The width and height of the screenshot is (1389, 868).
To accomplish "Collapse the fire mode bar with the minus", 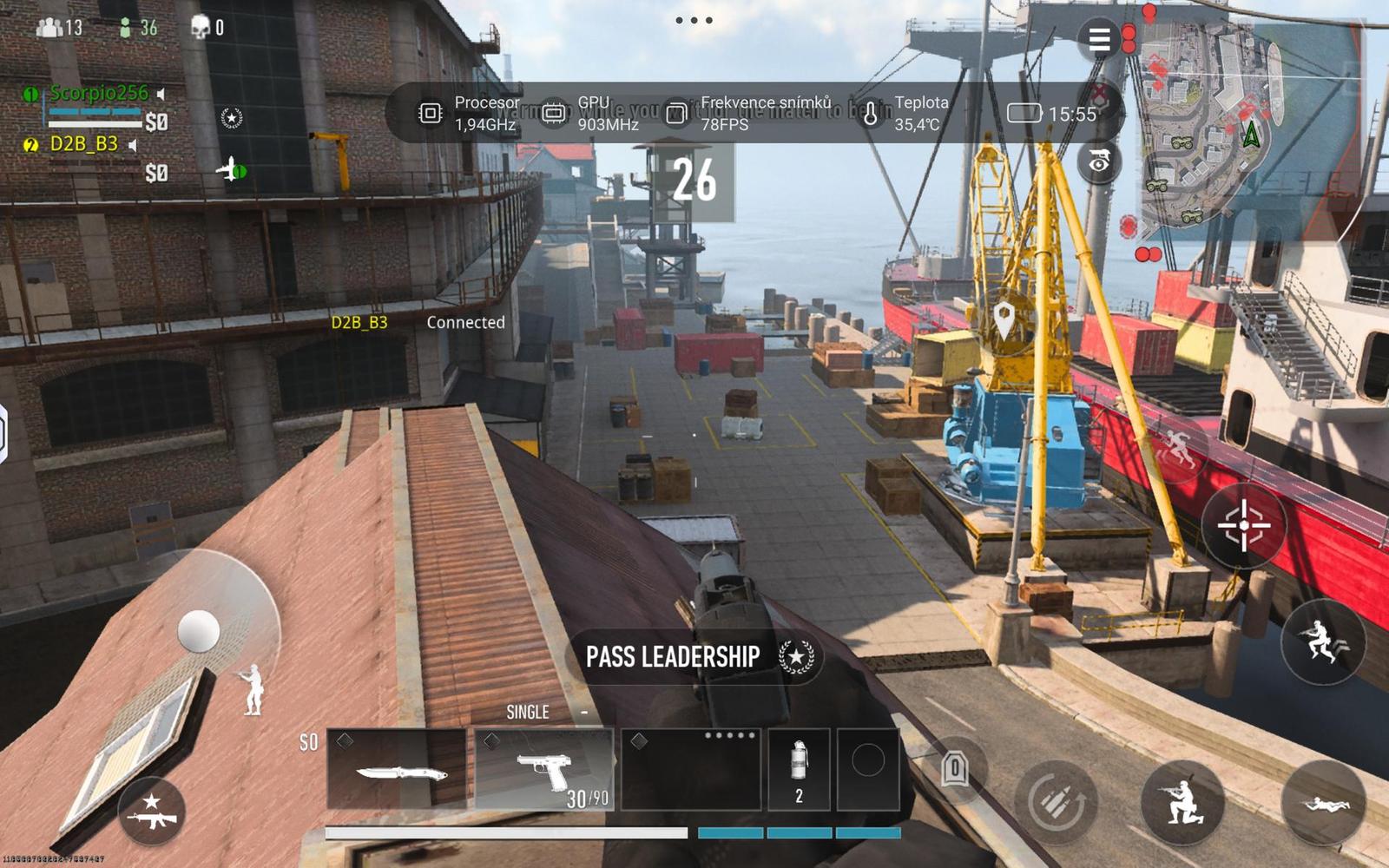I will pos(584,710).
